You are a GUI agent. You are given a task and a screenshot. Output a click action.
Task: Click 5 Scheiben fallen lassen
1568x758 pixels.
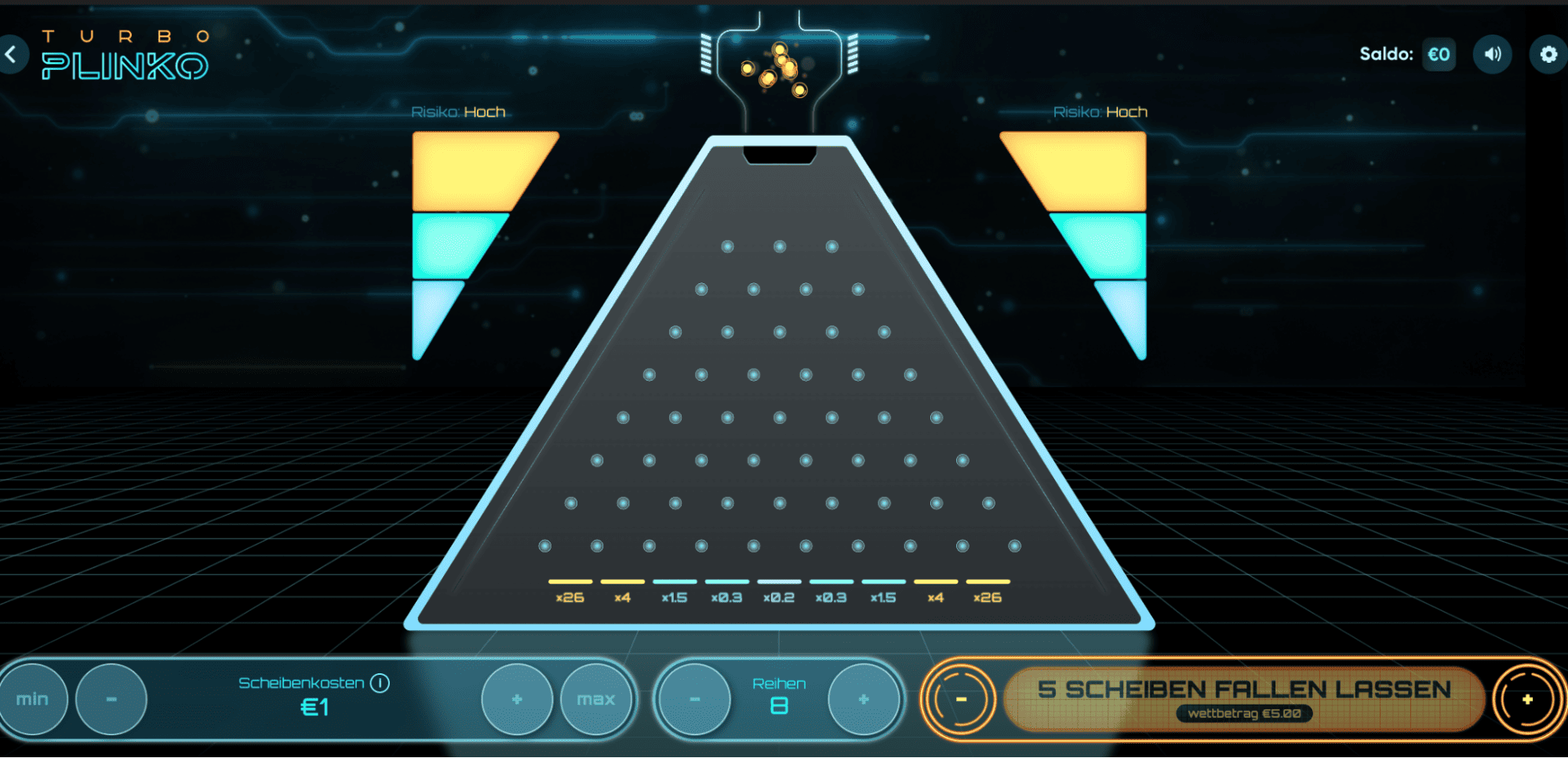coord(1244,698)
